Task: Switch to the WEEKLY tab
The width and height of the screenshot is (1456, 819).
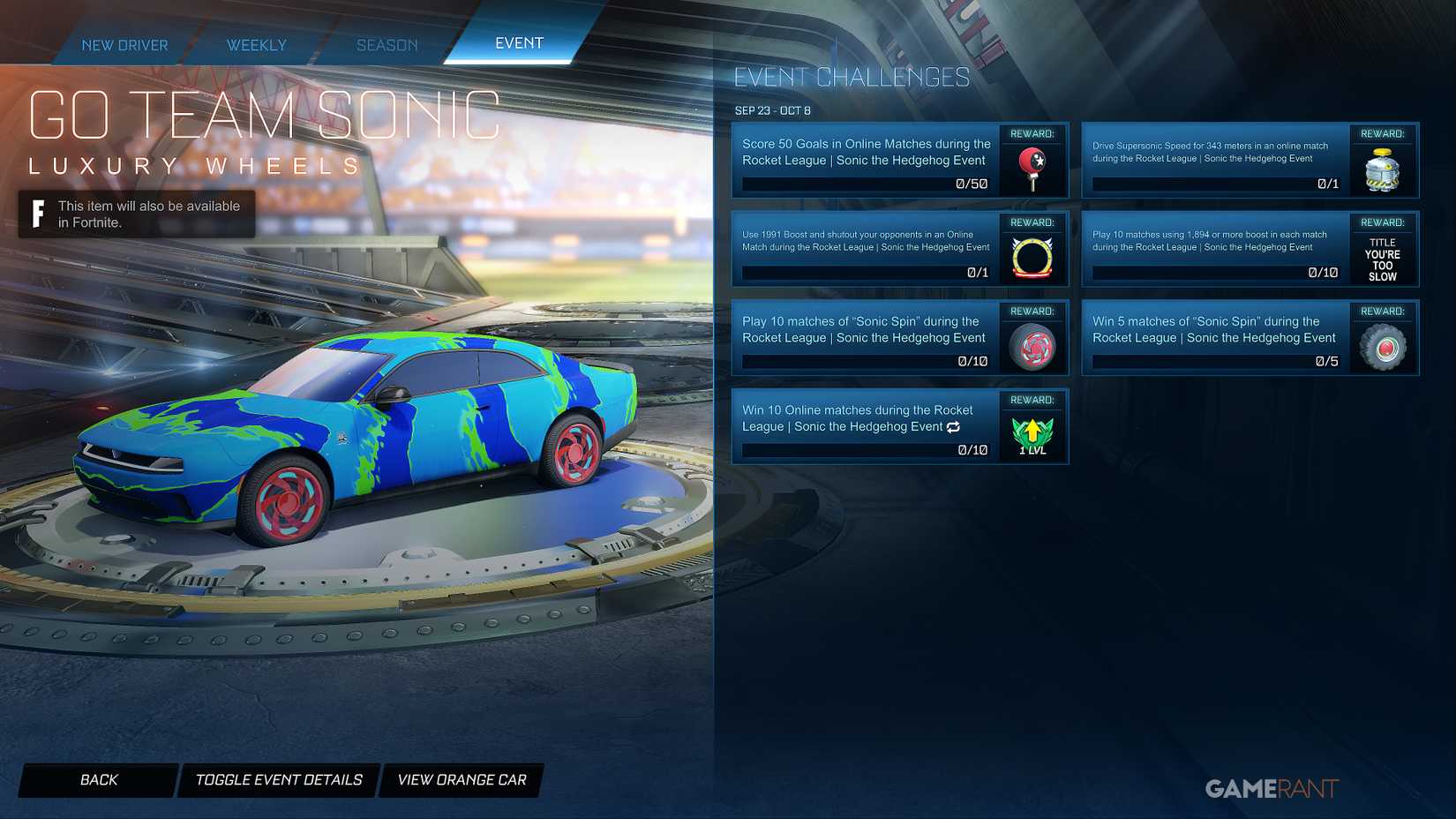Action: [256, 44]
